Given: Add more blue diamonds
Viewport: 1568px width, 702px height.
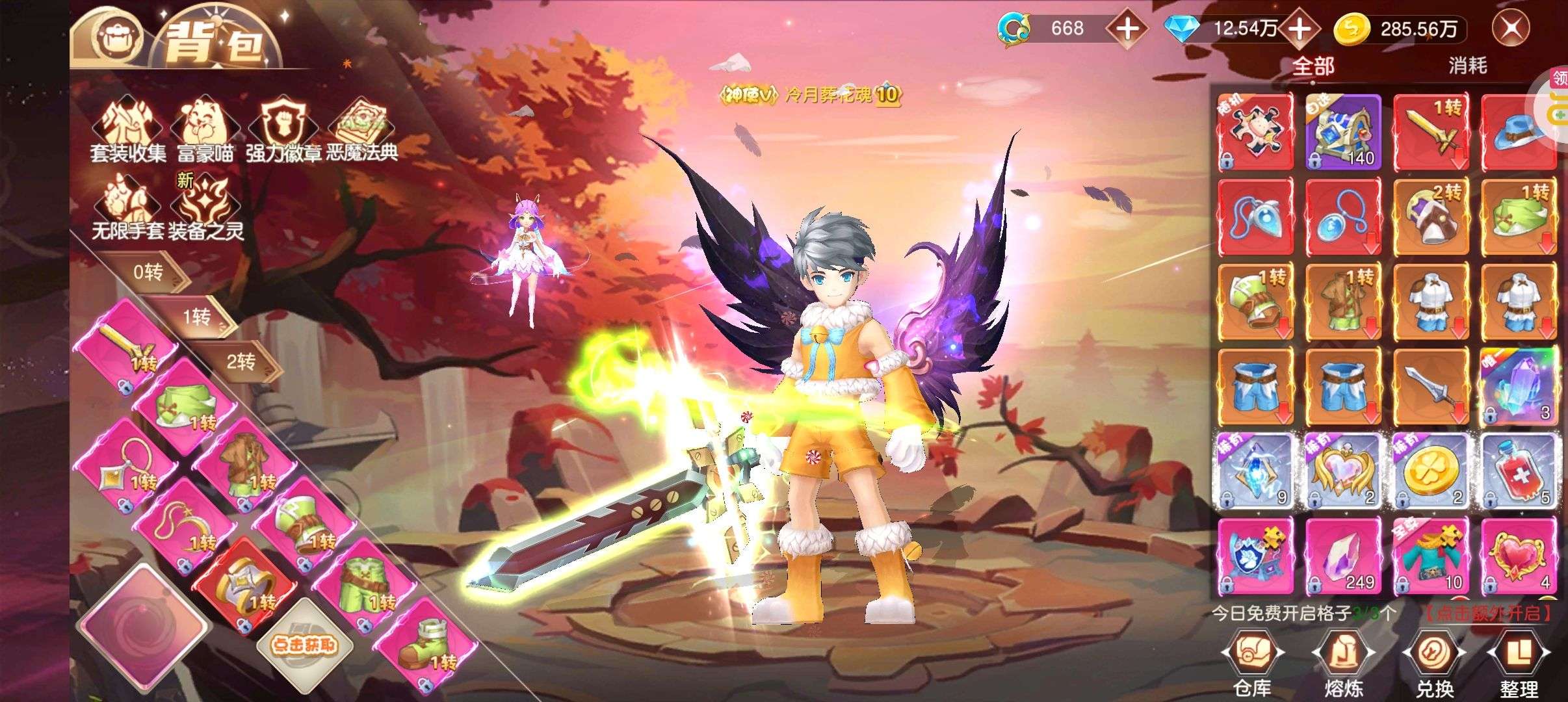Looking at the screenshot, I should pos(1299,29).
